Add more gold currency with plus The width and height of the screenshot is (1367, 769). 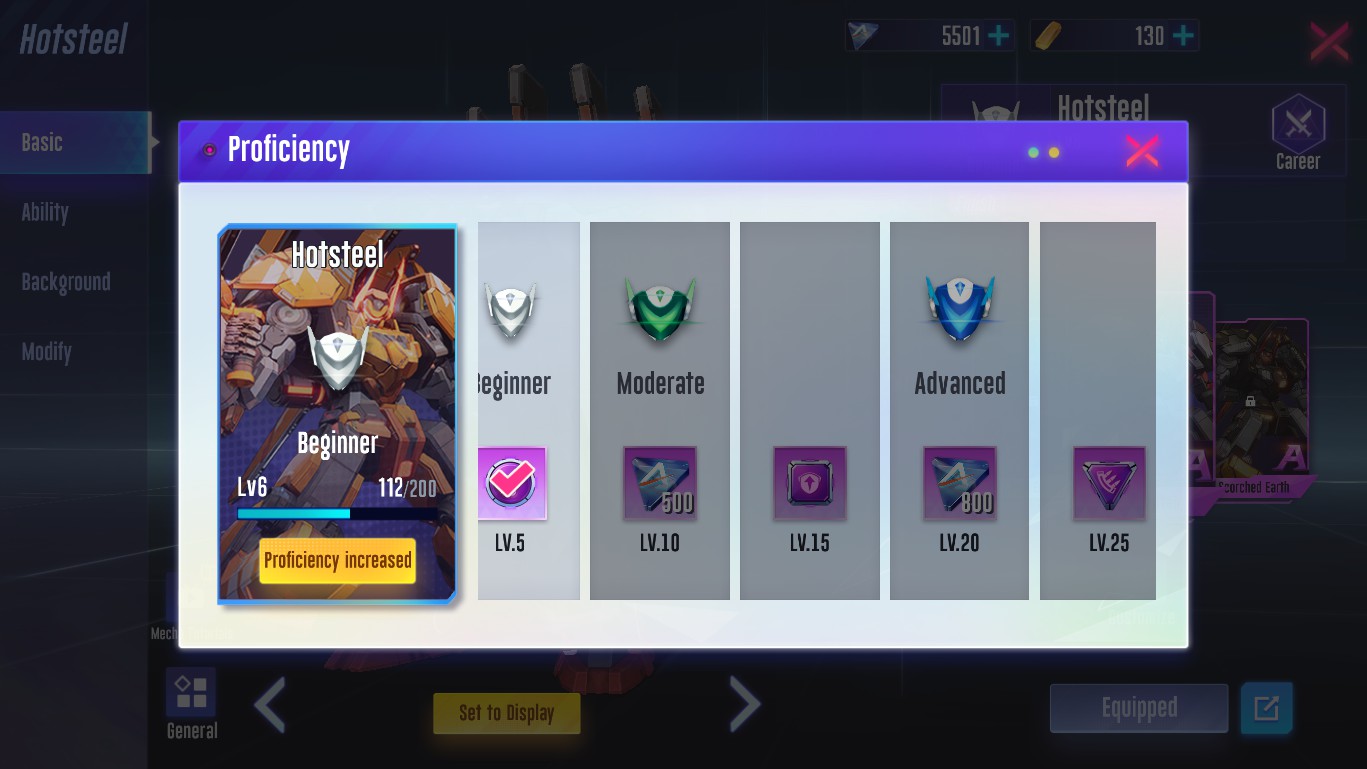coord(1183,36)
